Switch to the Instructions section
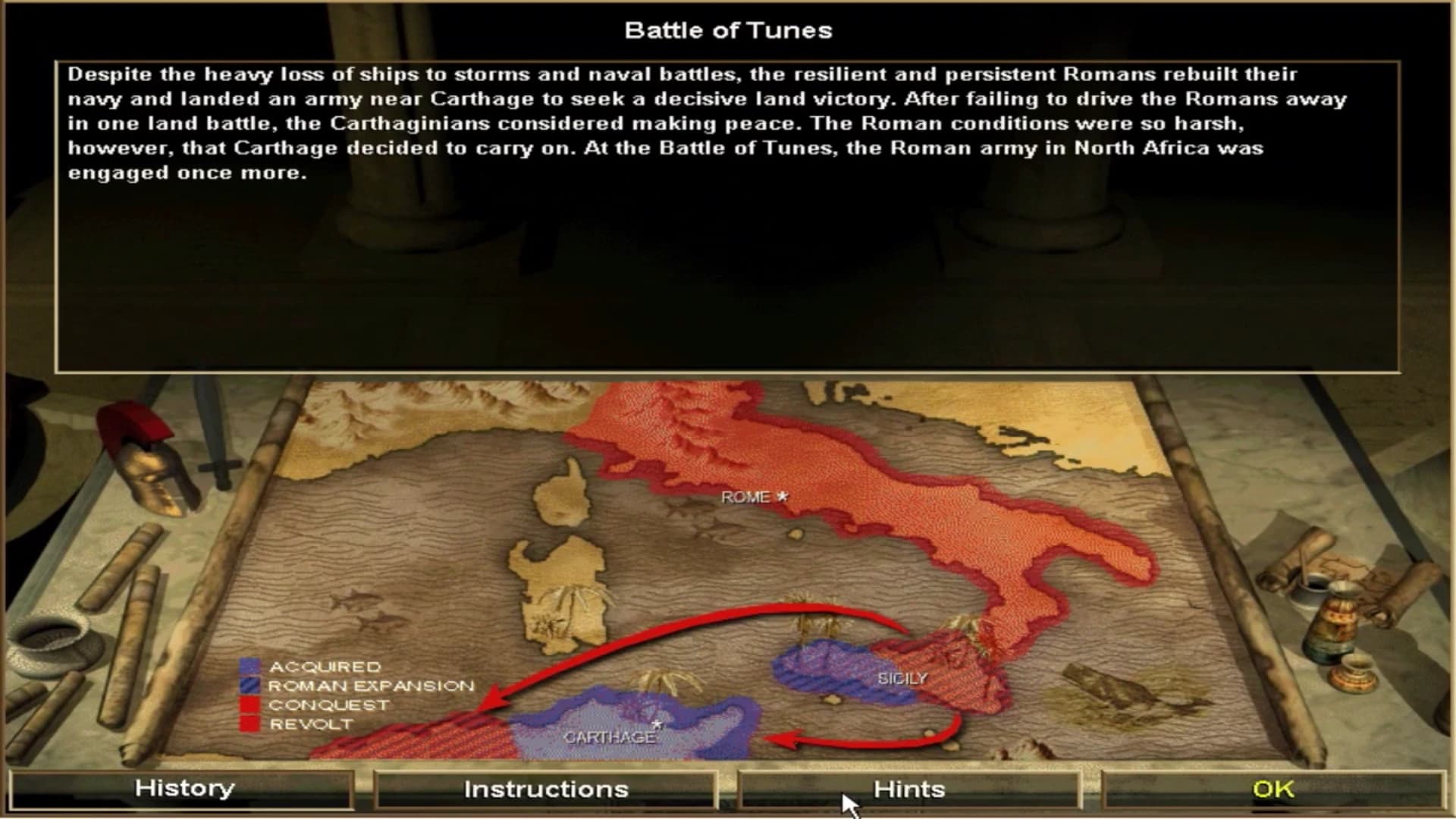The width and height of the screenshot is (1456, 819). pyautogui.click(x=548, y=789)
